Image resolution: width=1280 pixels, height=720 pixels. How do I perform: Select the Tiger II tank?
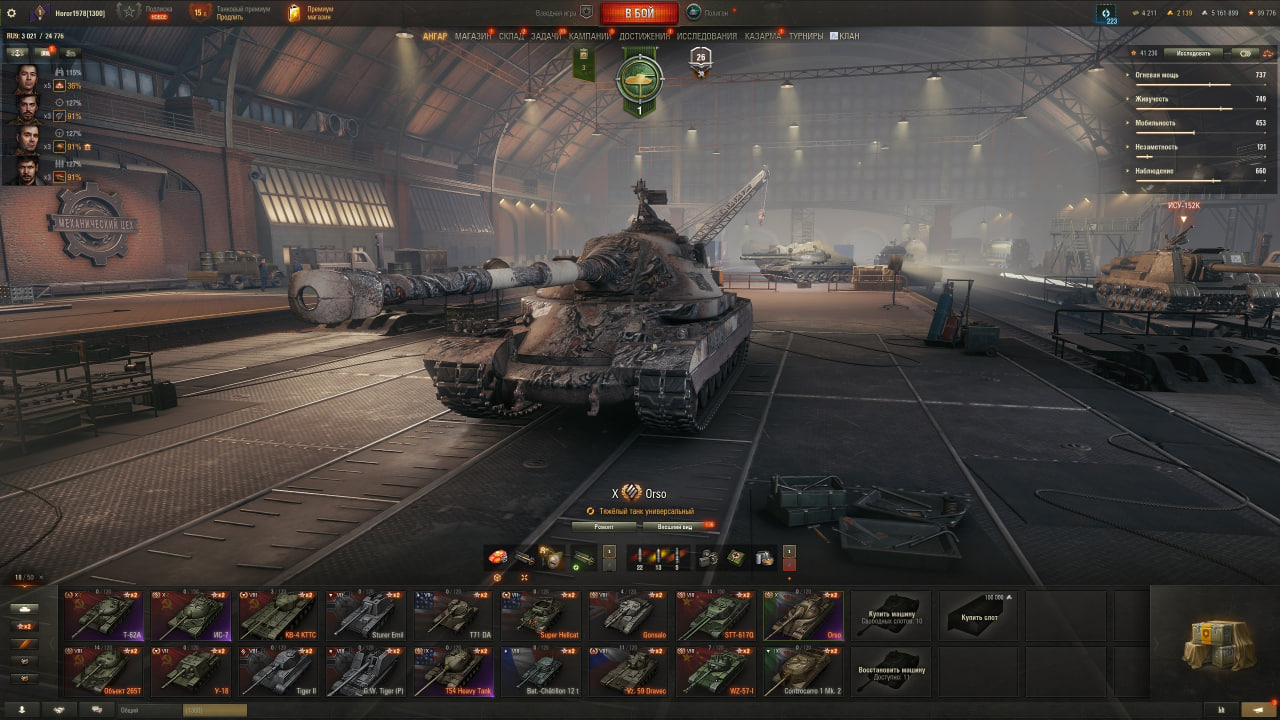tap(278, 670)
